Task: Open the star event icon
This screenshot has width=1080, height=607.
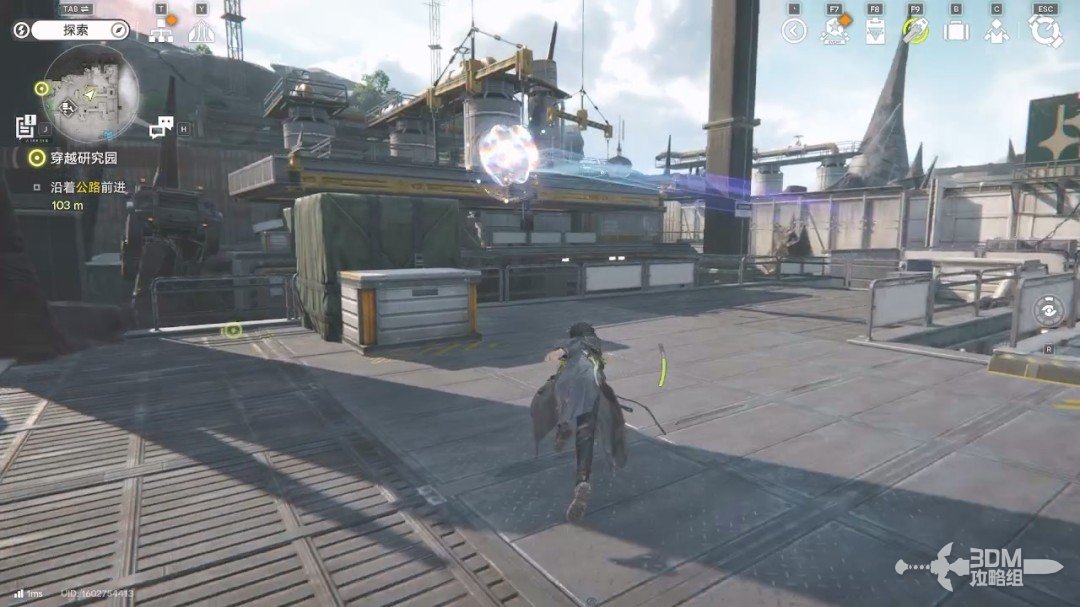Action: [x=834, y=31]
